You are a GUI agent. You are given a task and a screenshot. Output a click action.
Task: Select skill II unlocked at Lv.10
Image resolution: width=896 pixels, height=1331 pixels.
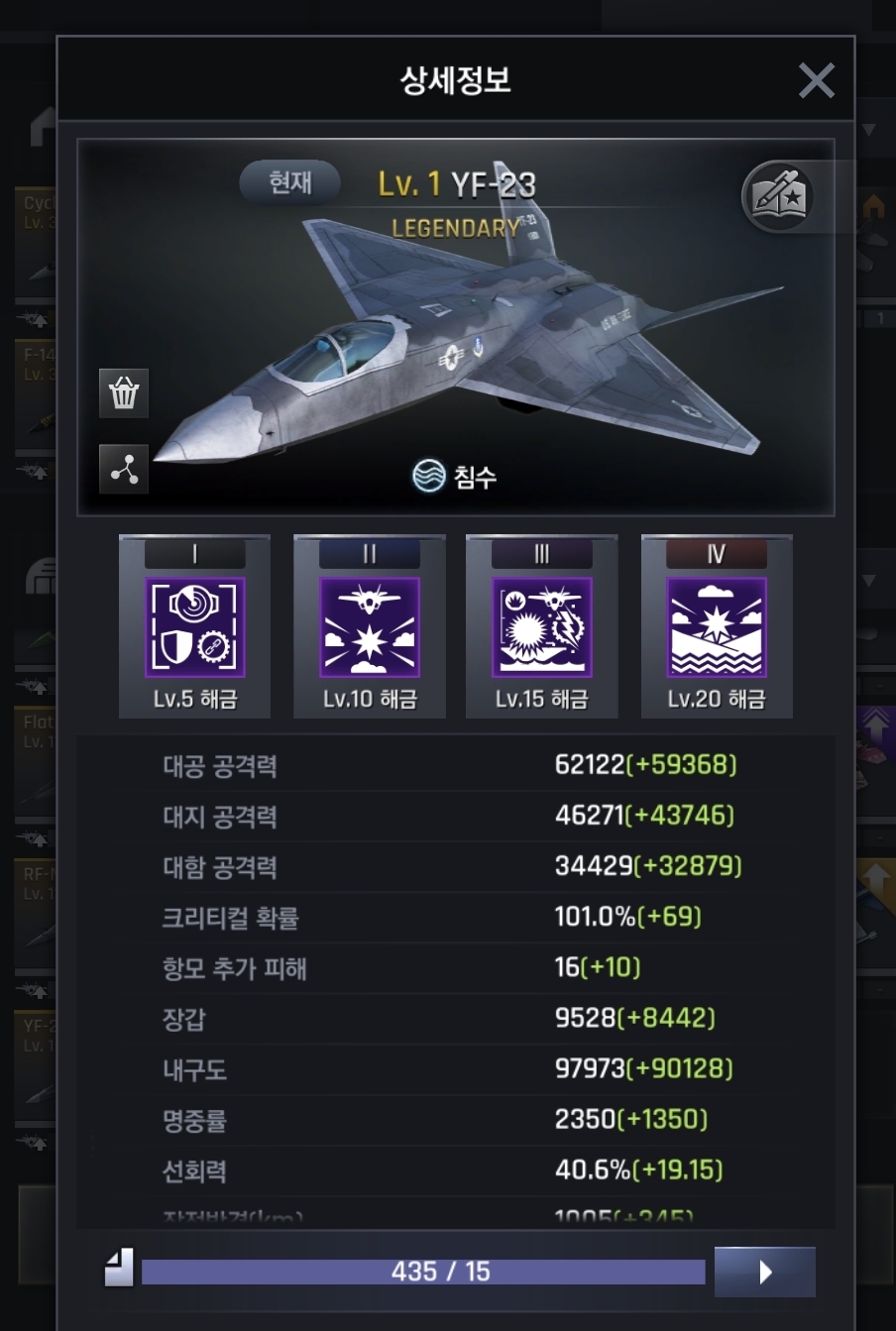tap(370, 627)
